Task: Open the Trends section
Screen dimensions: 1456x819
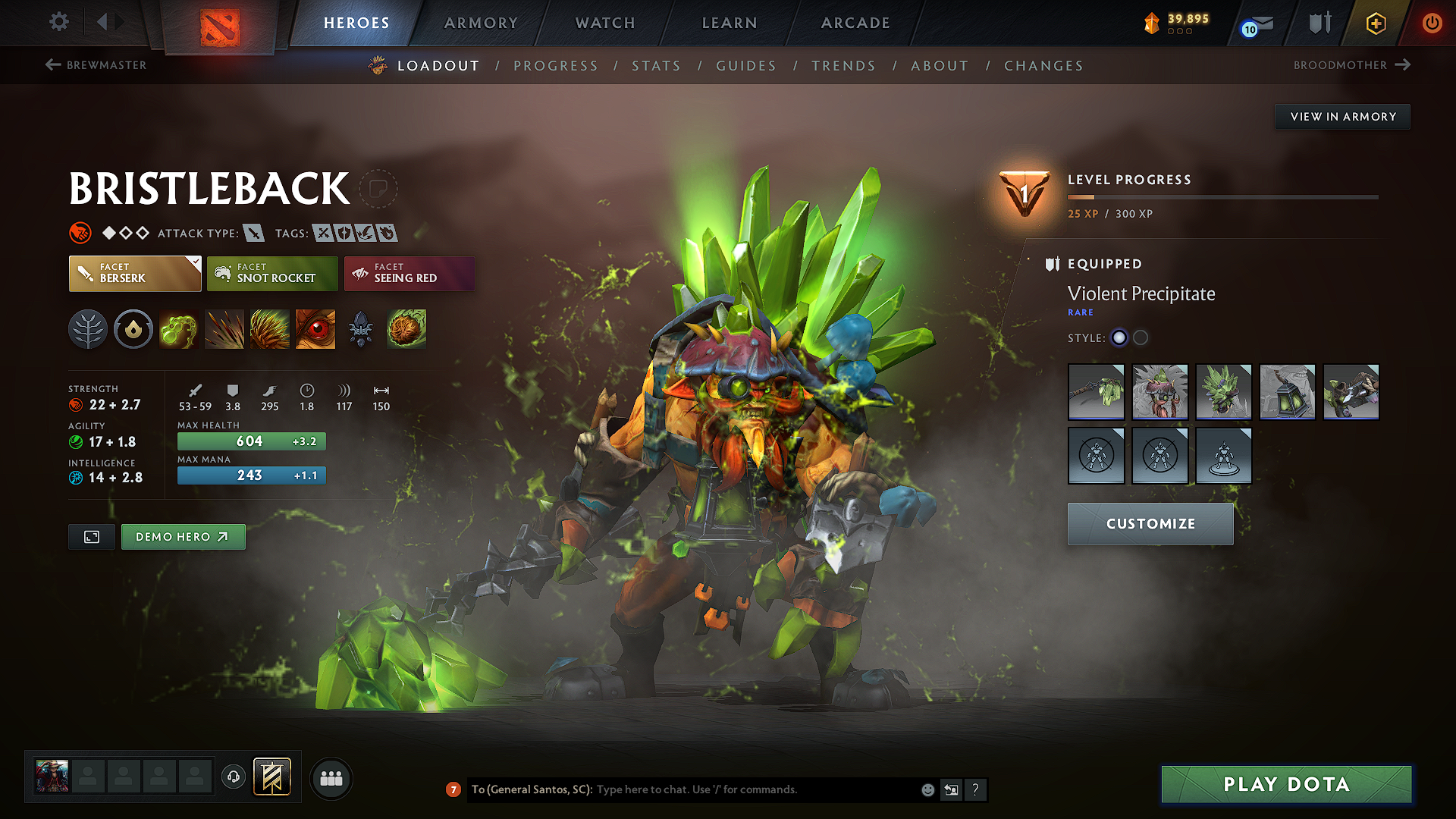Action: tap(843, 66)
